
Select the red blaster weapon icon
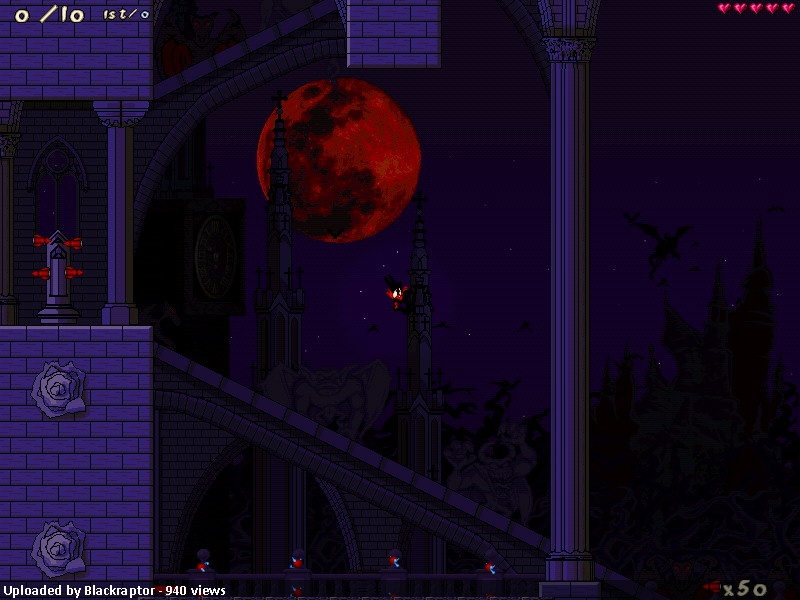tap(712, 587)
